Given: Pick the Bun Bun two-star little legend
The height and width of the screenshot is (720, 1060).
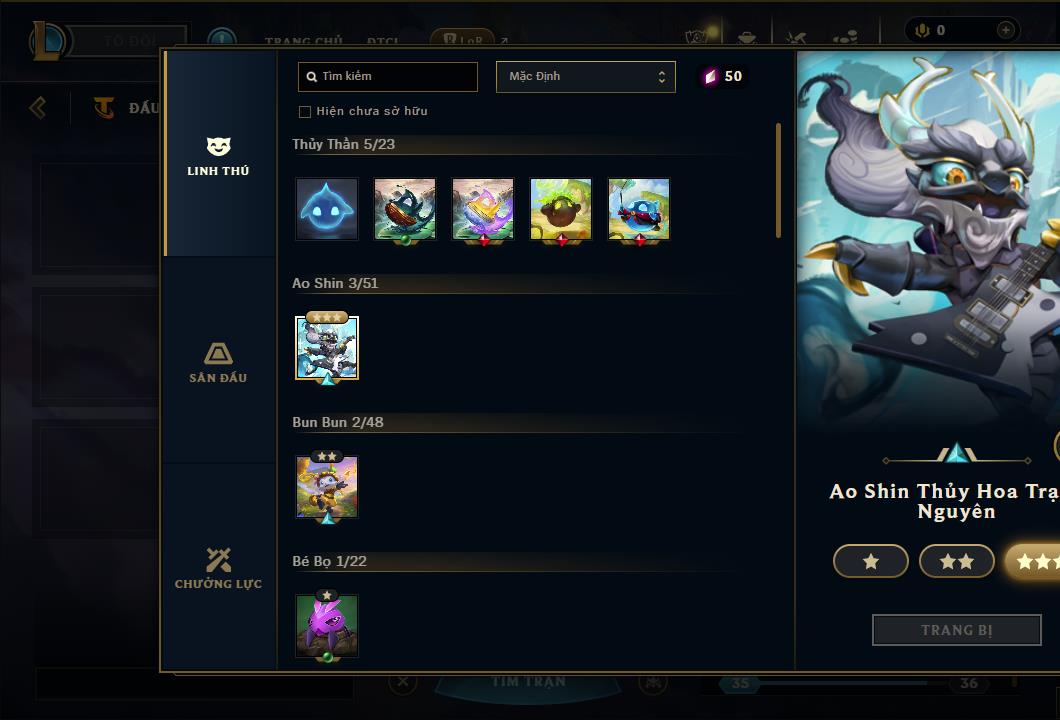Looking at the screenshot, I should [327, 487].
